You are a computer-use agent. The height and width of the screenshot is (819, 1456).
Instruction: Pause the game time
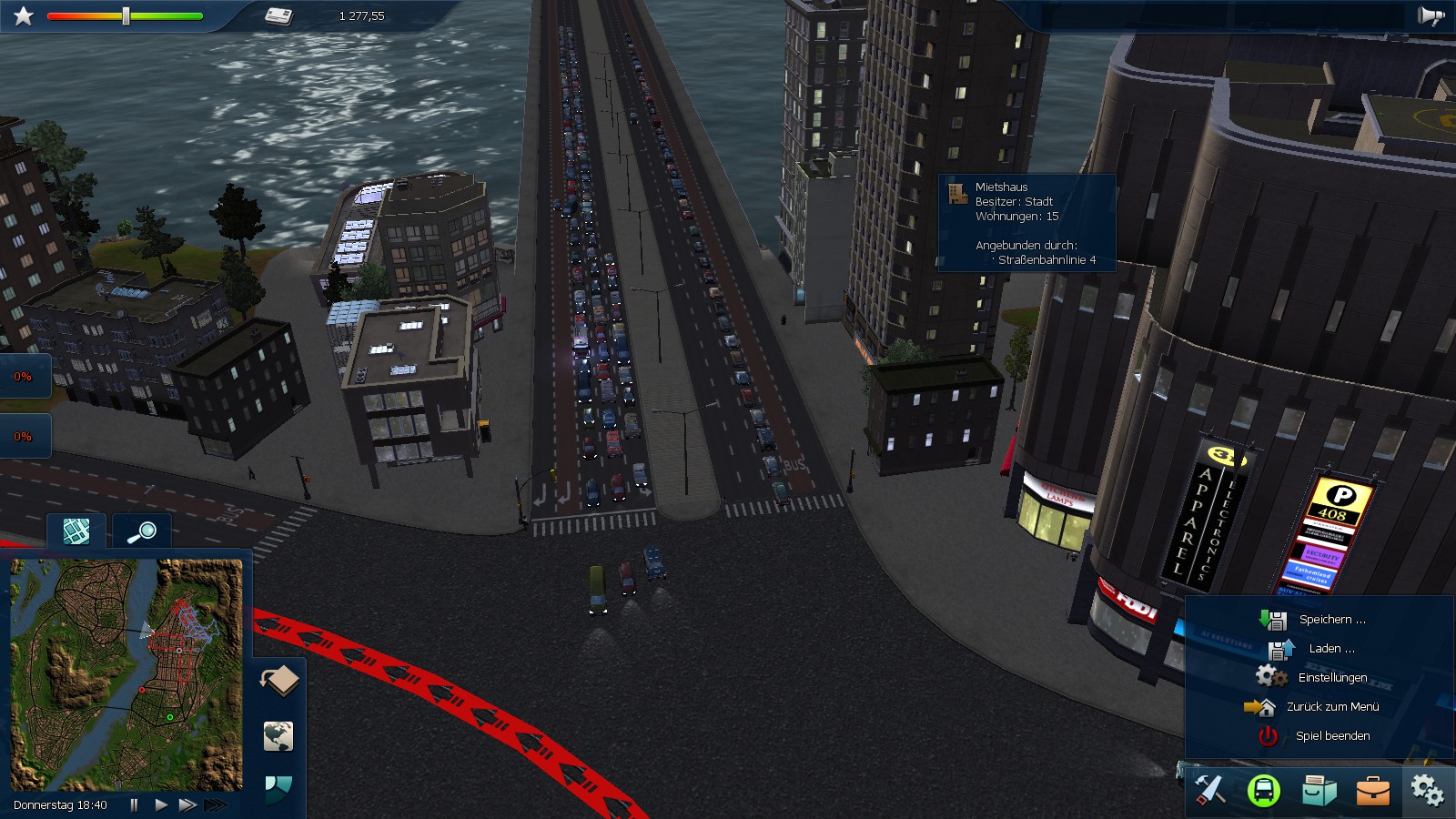[135, 804]
